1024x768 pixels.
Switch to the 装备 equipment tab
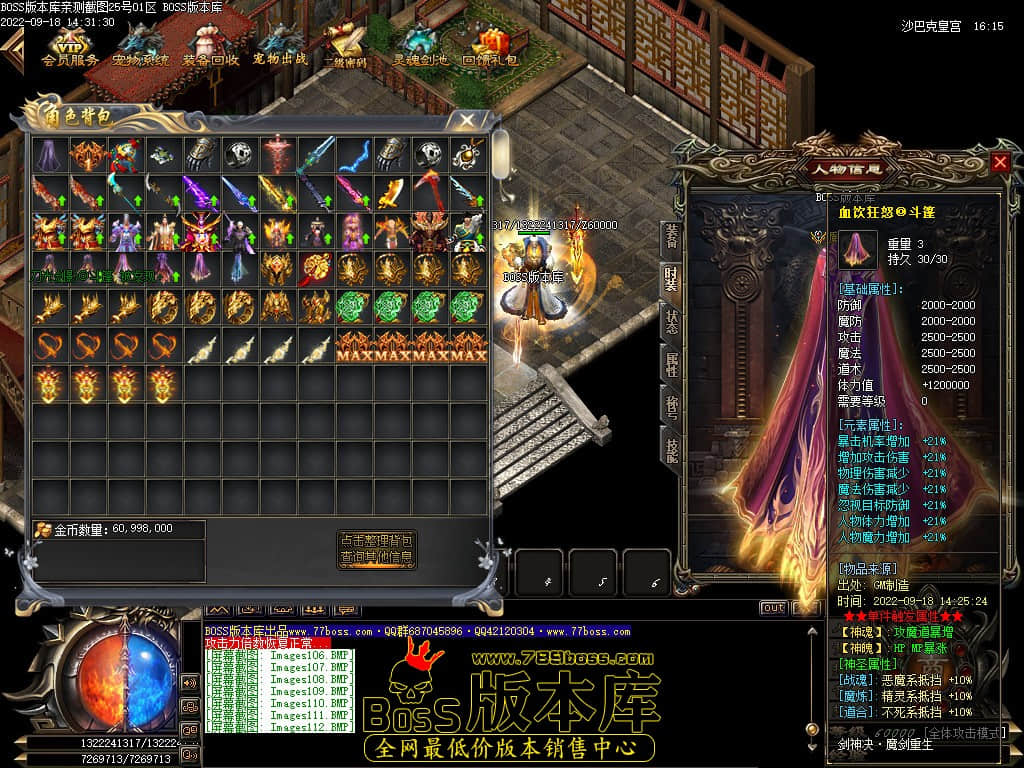coord(671,235)
